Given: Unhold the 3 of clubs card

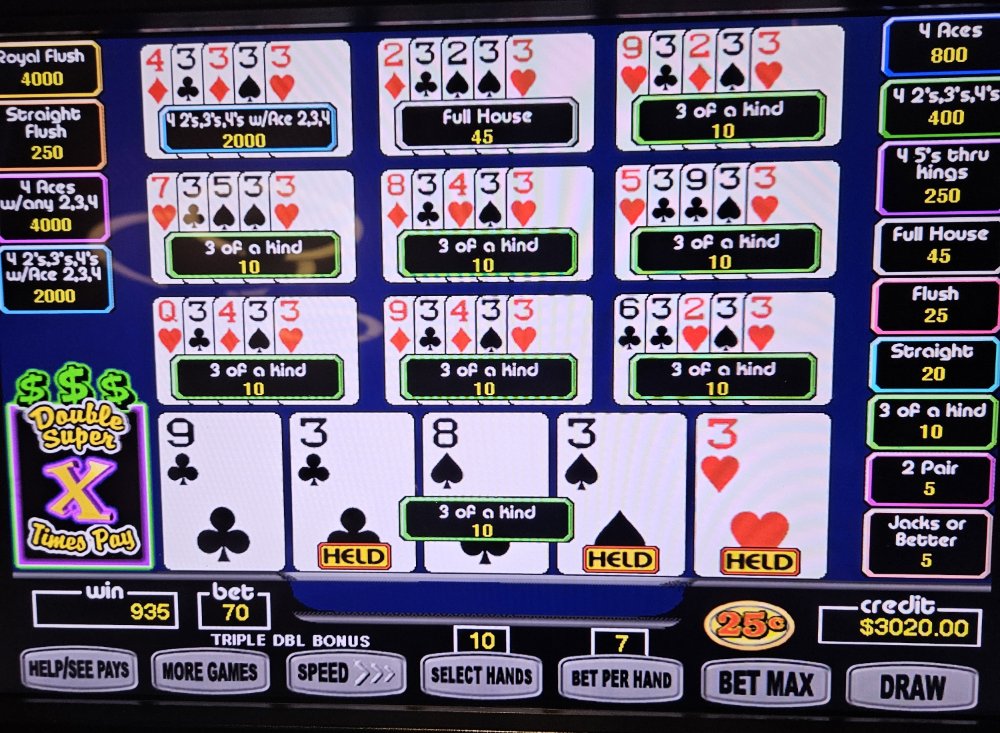Looking at the screenshot, I should coord(352,490).
